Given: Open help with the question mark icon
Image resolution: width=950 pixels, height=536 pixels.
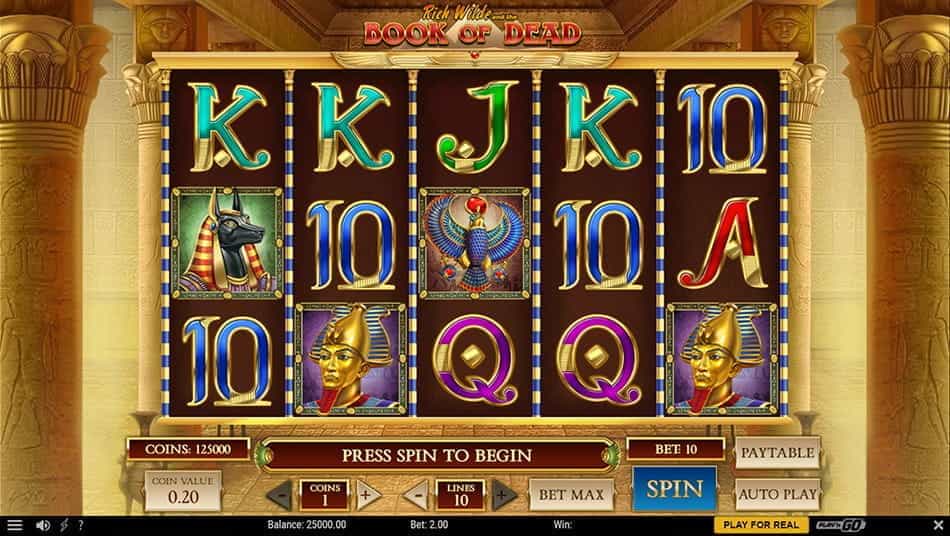Looking at the screenshot, I should pyautogui.click(x=80, y=525).
